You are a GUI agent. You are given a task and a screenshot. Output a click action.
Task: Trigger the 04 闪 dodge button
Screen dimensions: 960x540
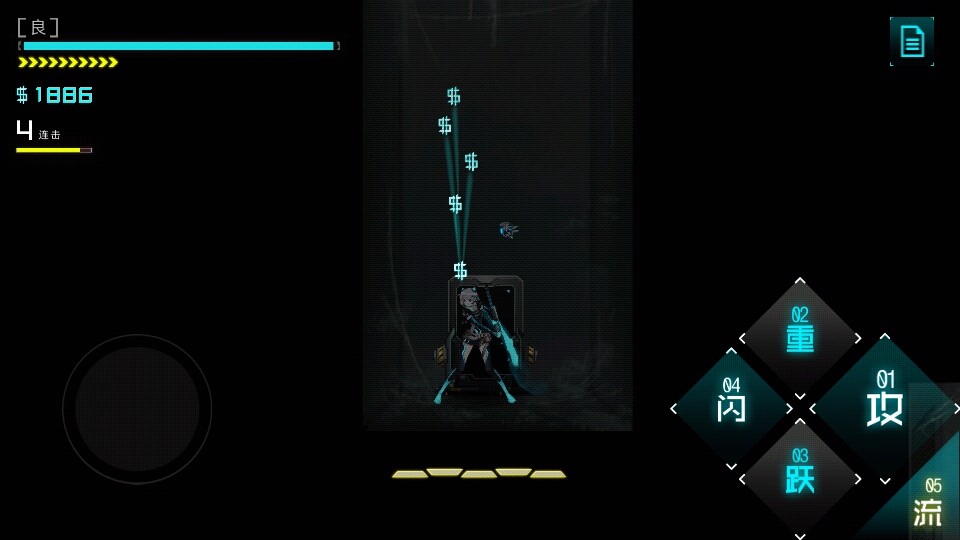731,406
